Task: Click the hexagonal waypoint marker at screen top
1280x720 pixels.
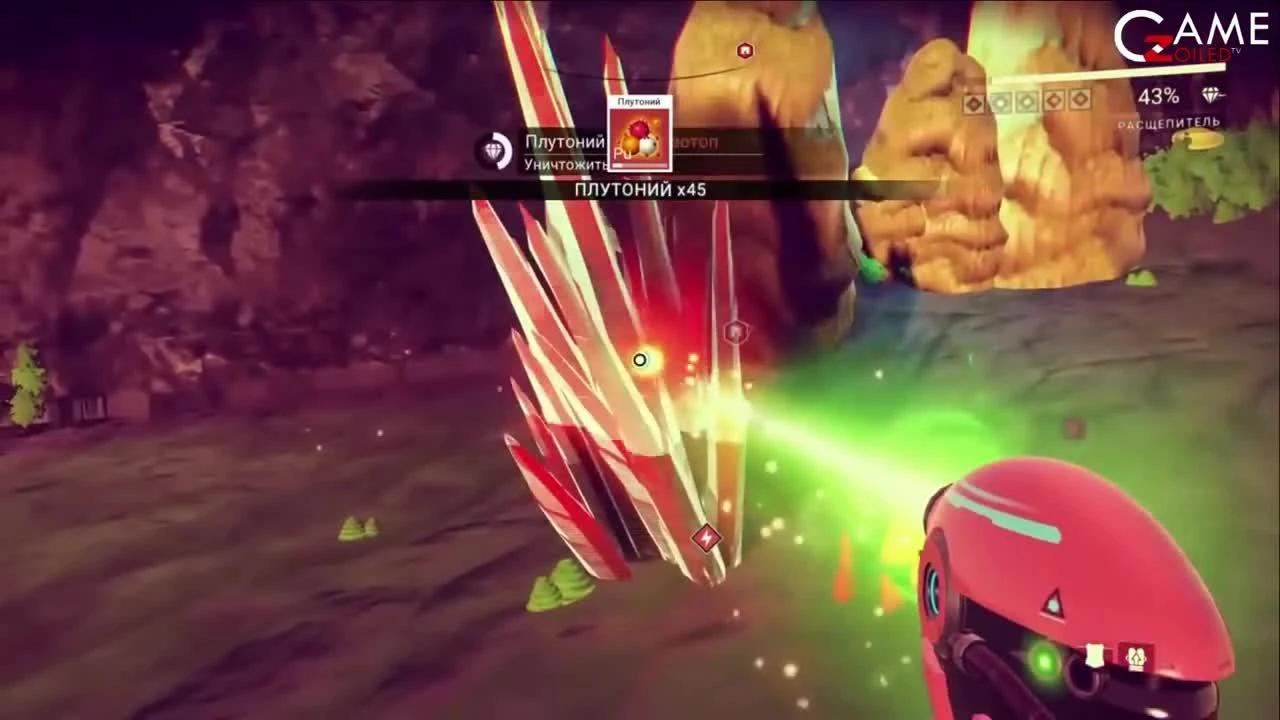Action: (745, 51)
